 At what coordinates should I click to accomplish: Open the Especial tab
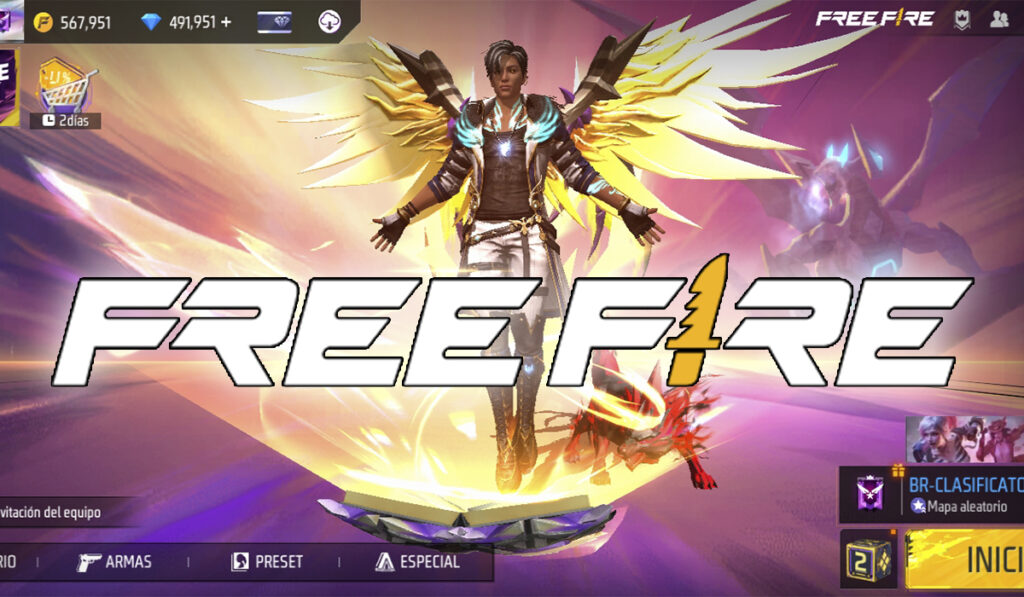click(x=418, y=561)
